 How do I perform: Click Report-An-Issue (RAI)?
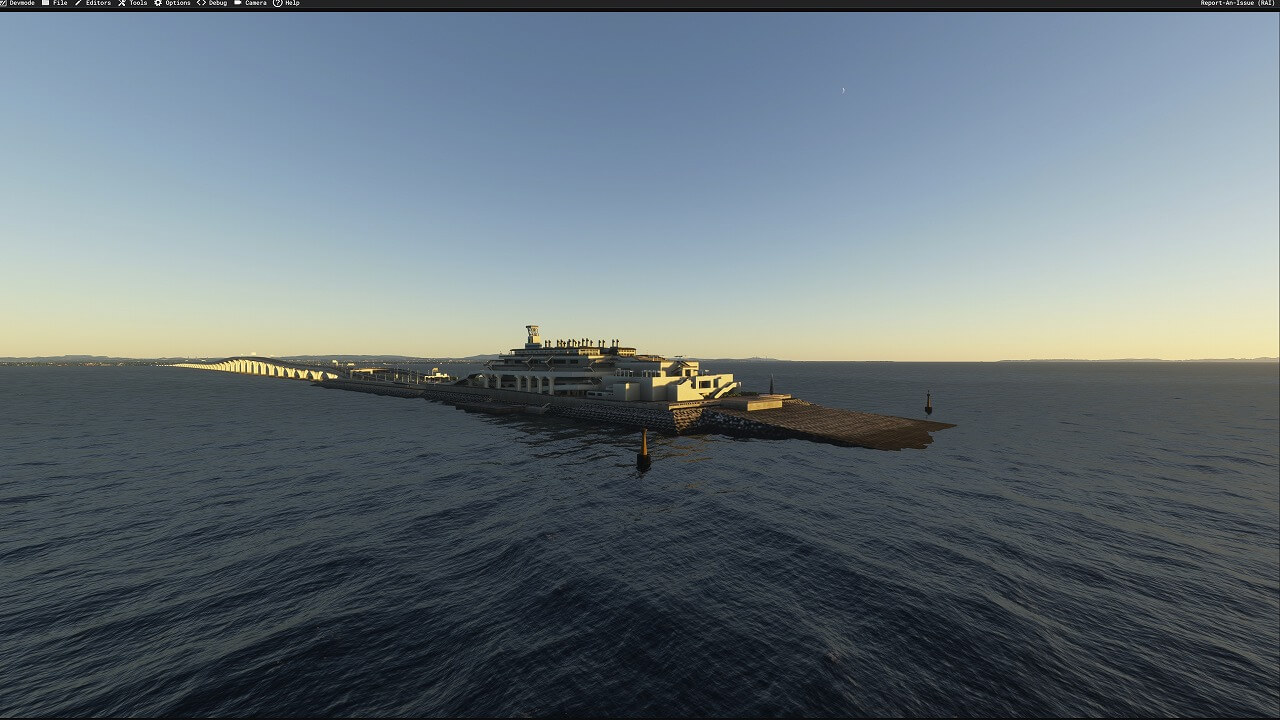click(x=1237, y=3)
